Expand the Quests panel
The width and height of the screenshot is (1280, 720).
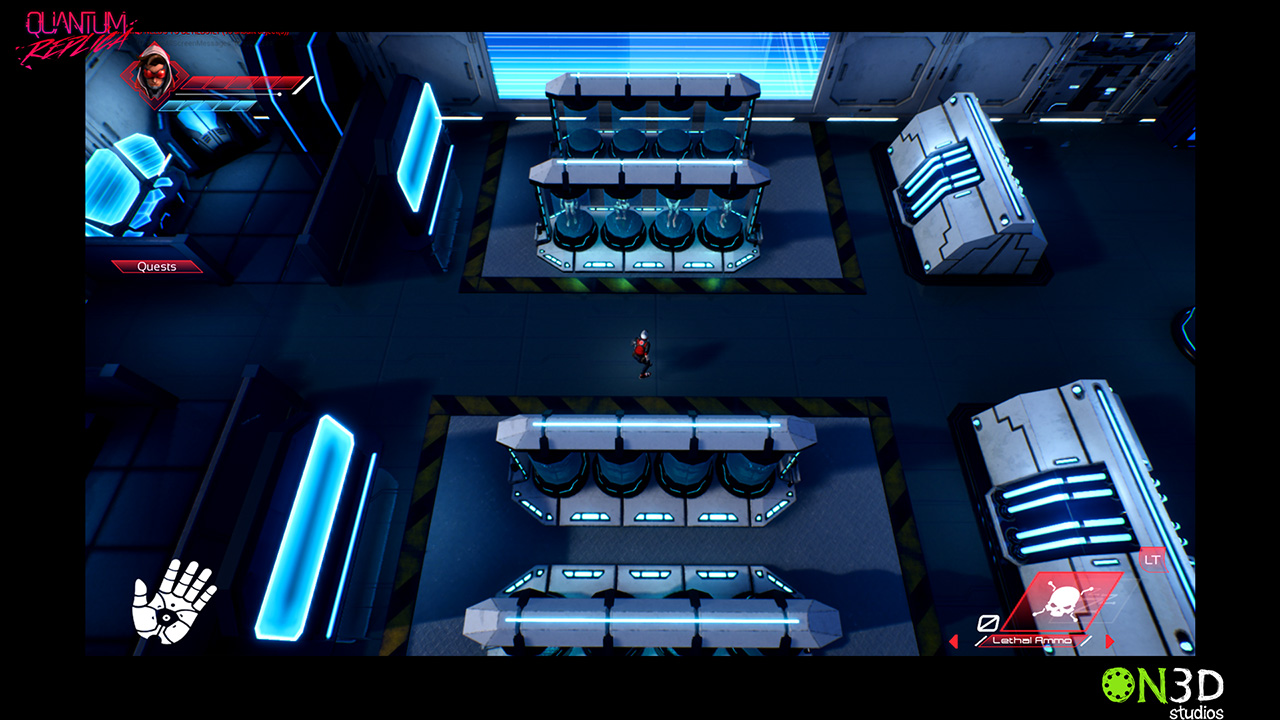coord(156,266)
